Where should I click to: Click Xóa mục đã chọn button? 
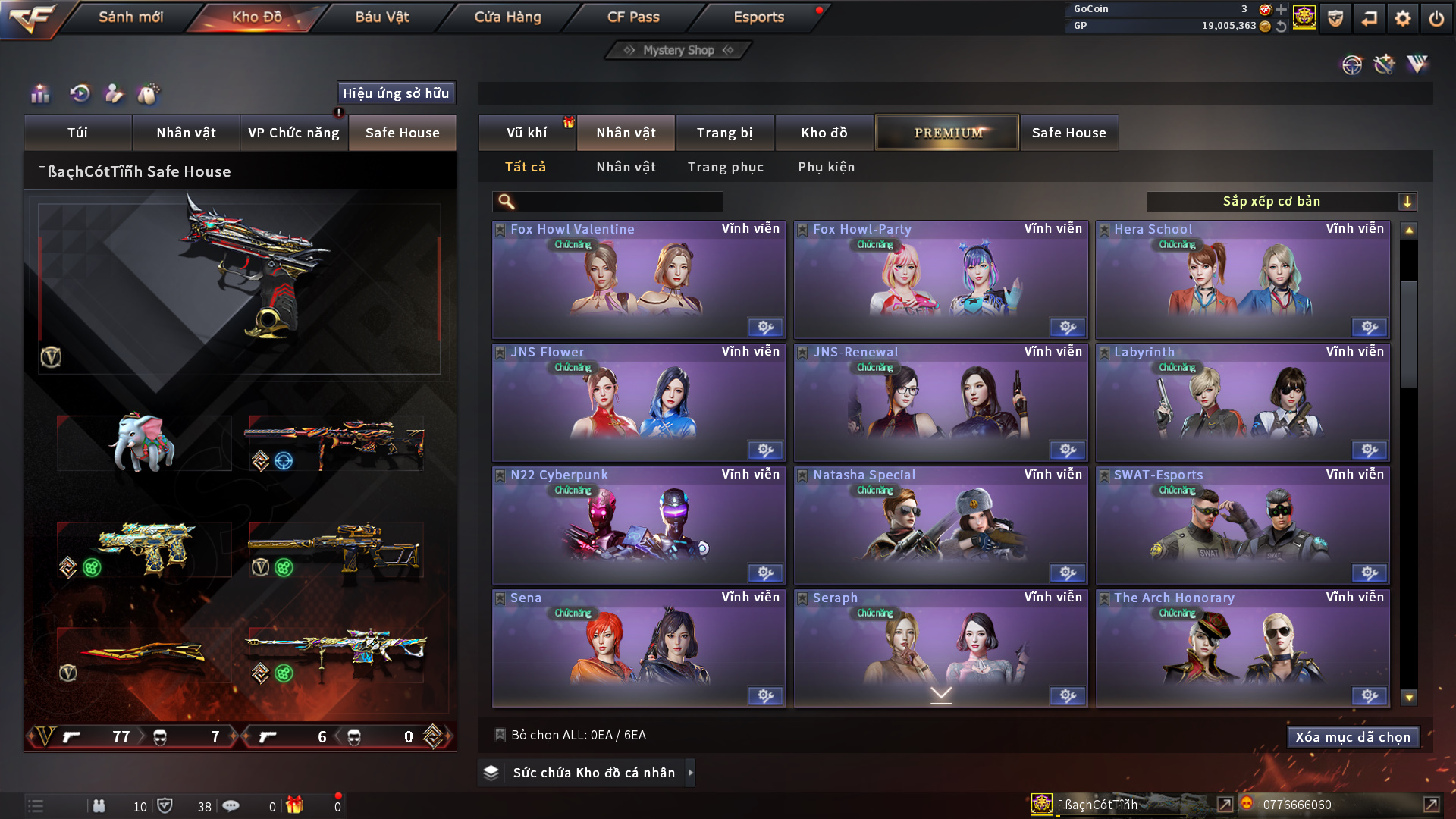1352,737
